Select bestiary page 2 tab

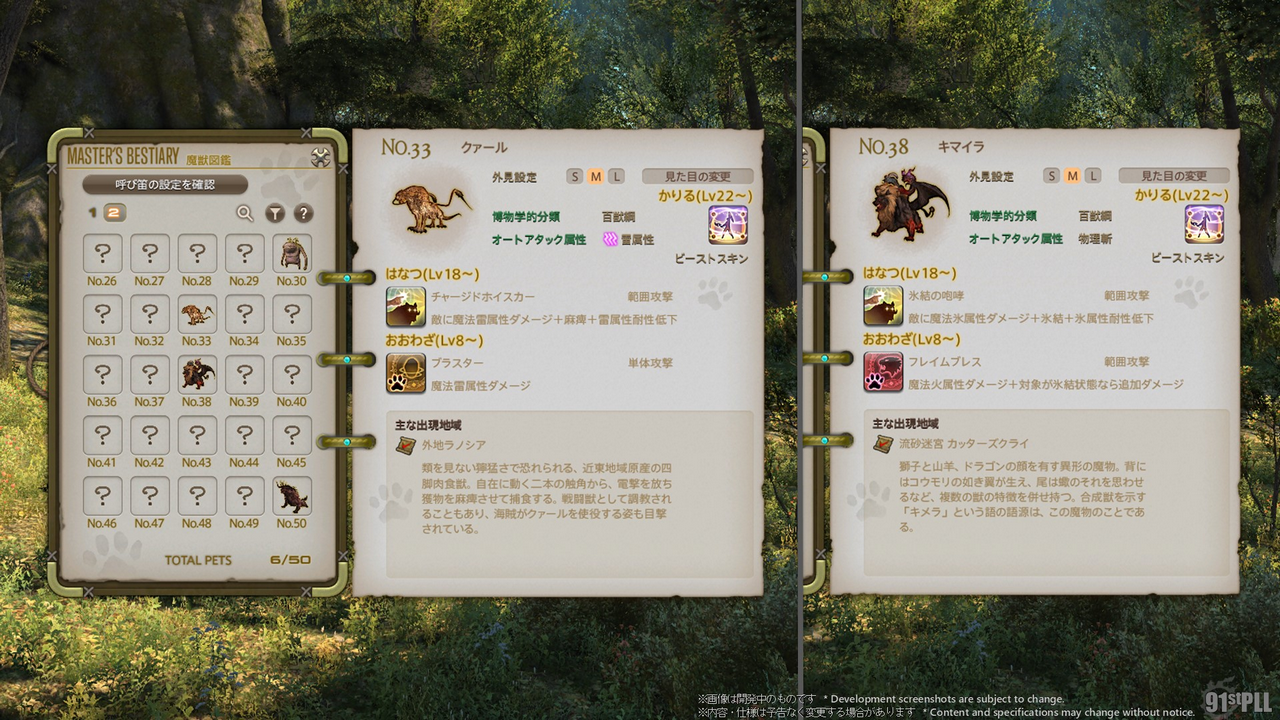click(x=114, y=212)
